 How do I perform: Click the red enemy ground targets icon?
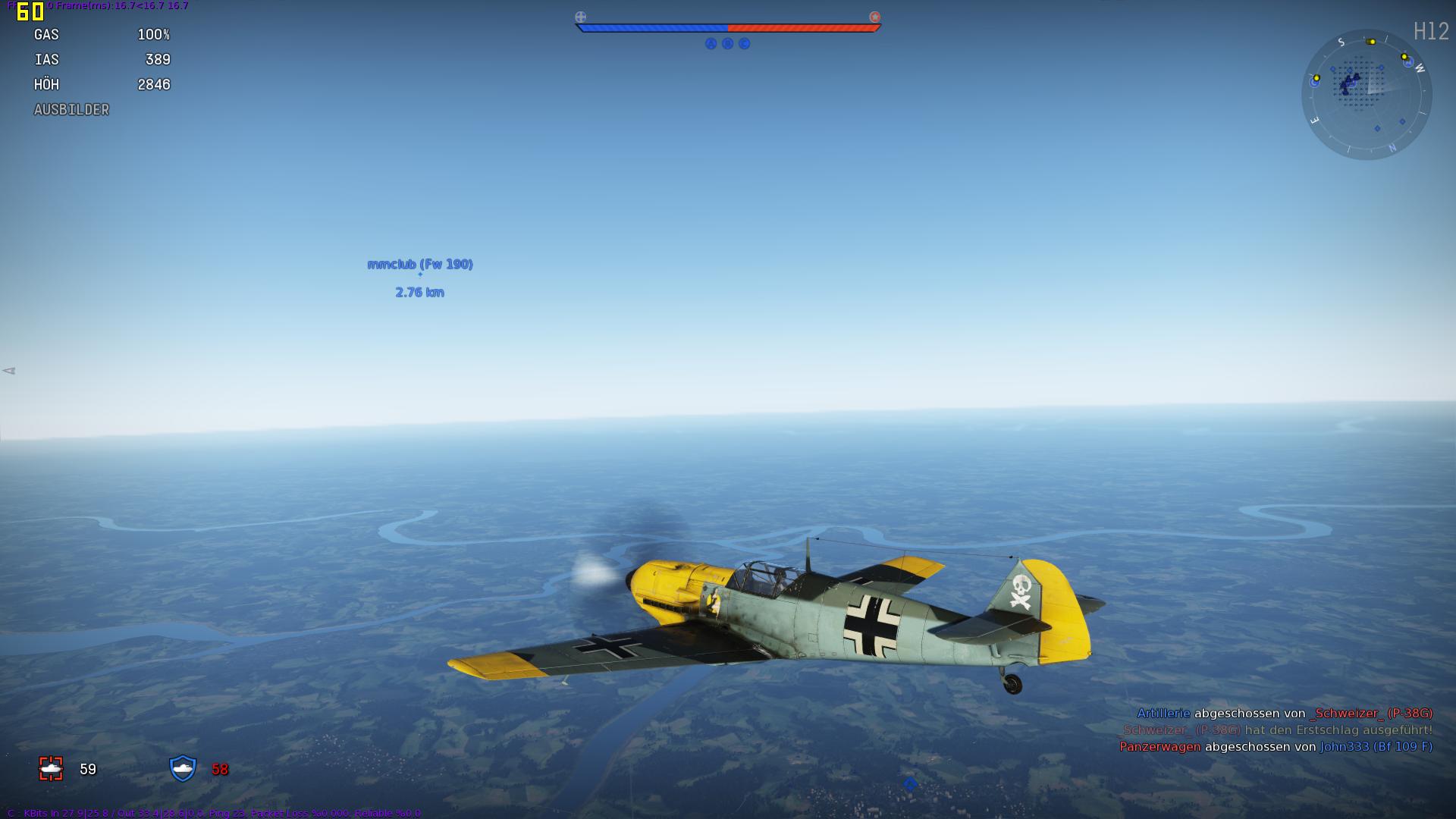(51, 769)
